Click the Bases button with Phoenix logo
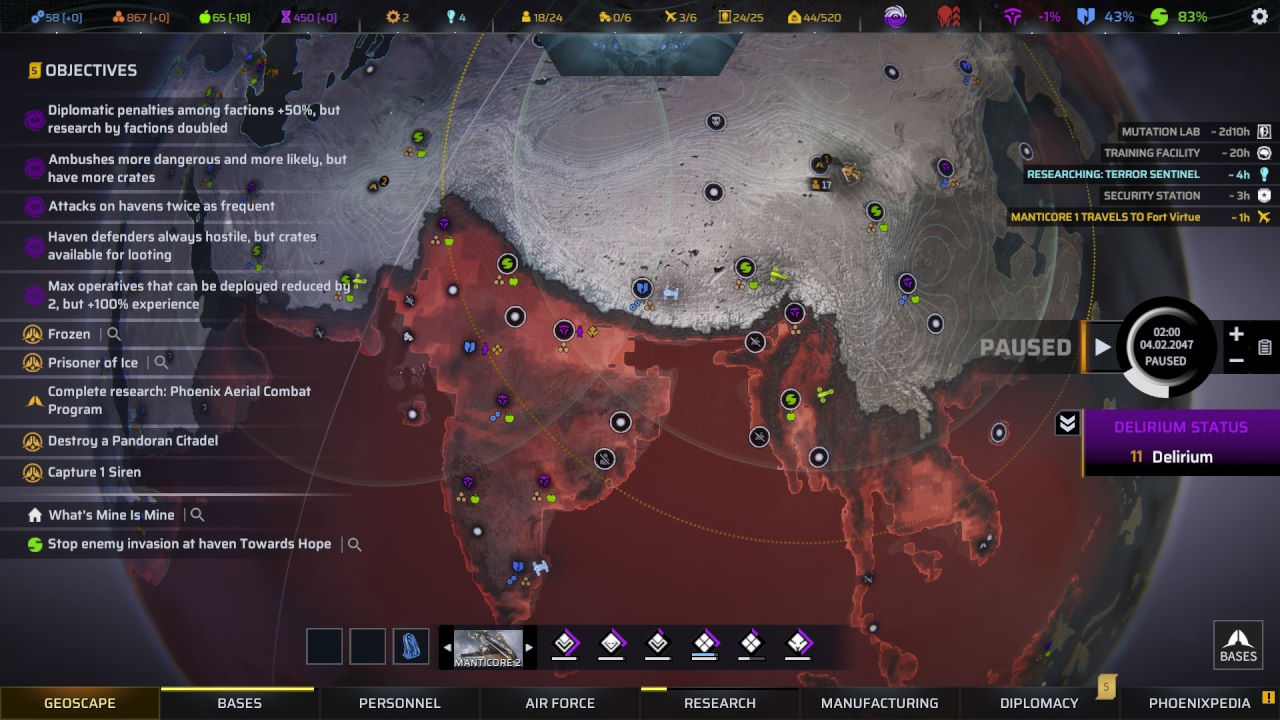Screen dimensions: 1280x720 [x=1238, y=644]
